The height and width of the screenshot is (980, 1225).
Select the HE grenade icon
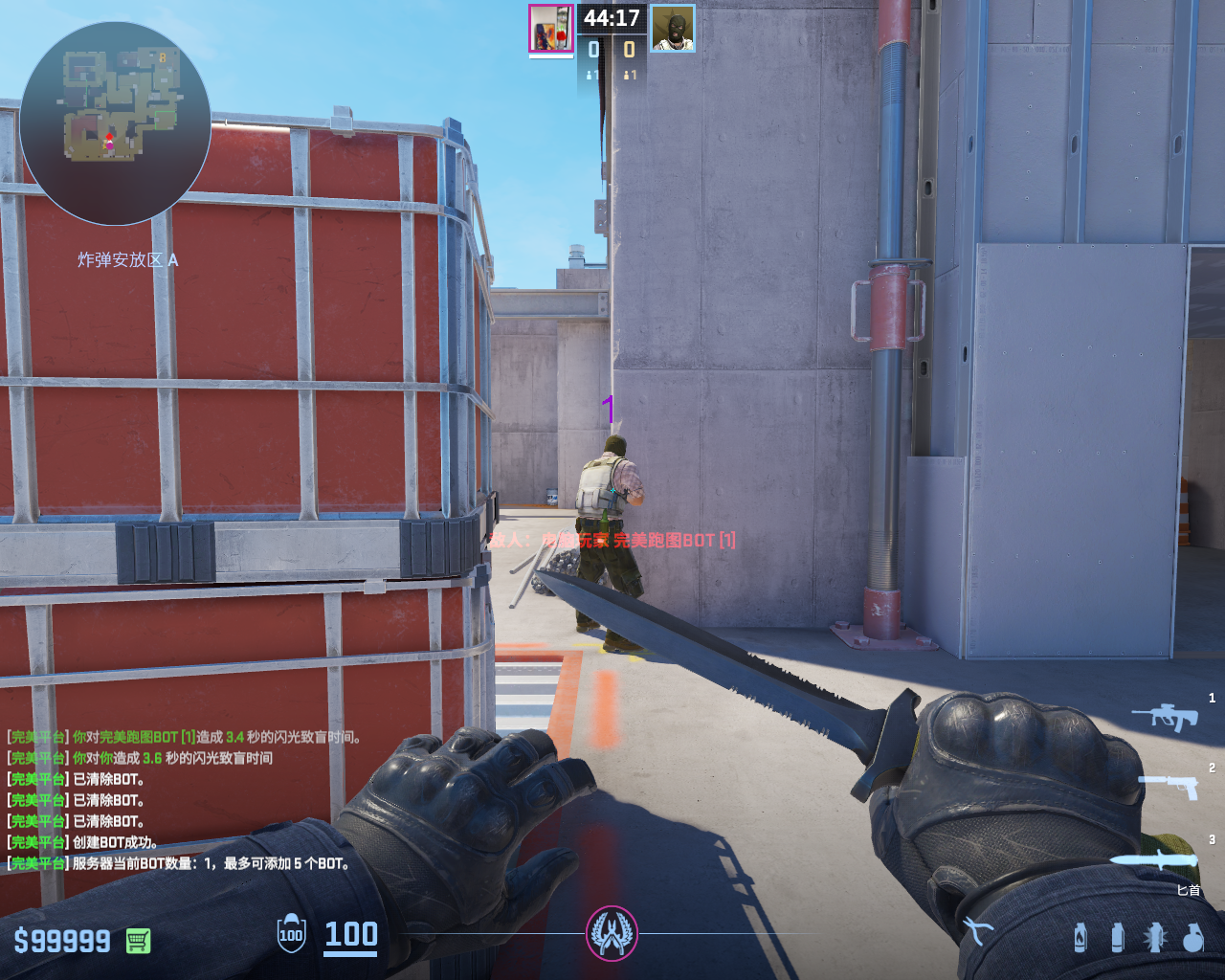point(1192,937)
